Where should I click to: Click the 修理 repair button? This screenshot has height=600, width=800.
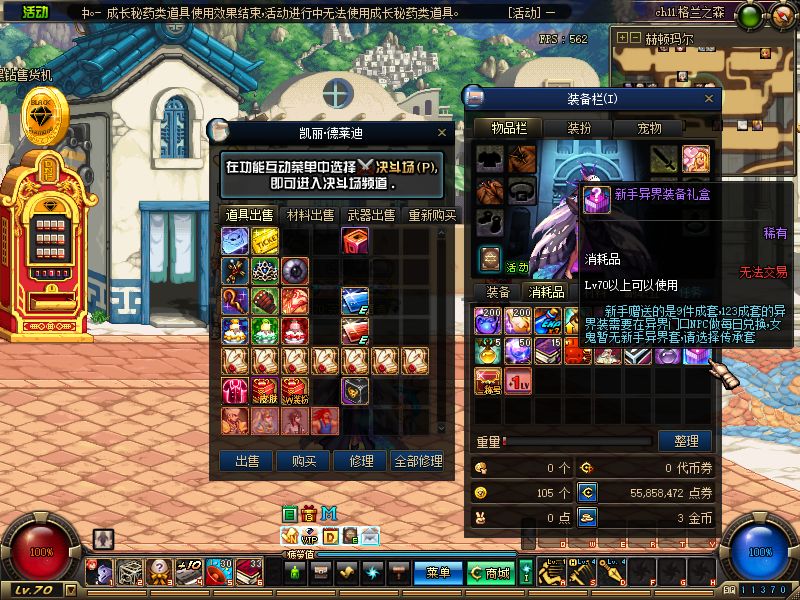(361, 461)
